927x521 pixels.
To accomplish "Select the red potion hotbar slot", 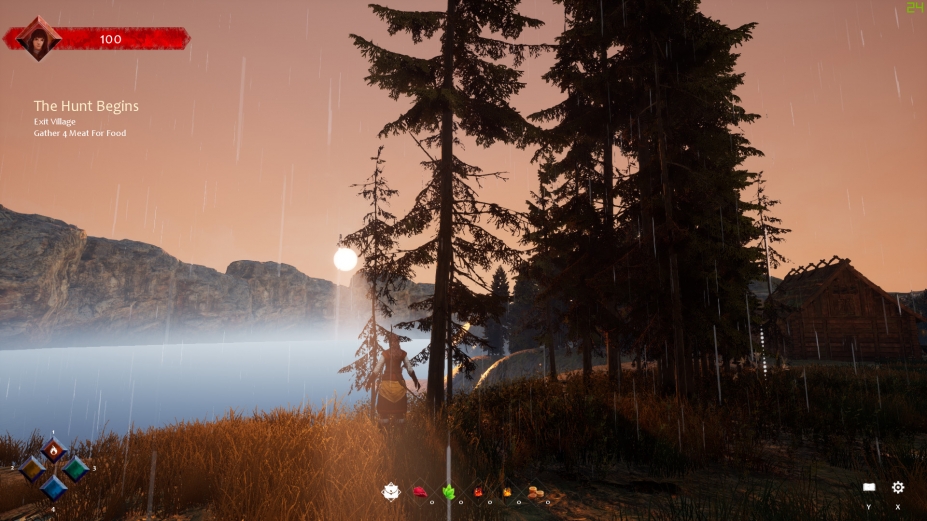I will tap(478, 492).
